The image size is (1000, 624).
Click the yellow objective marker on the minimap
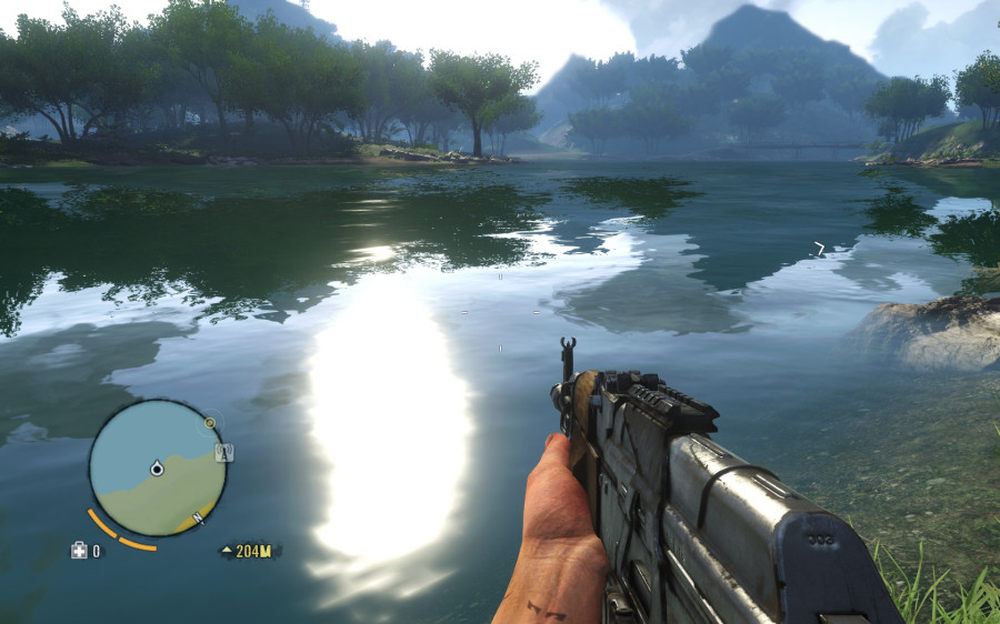point(210,423)
